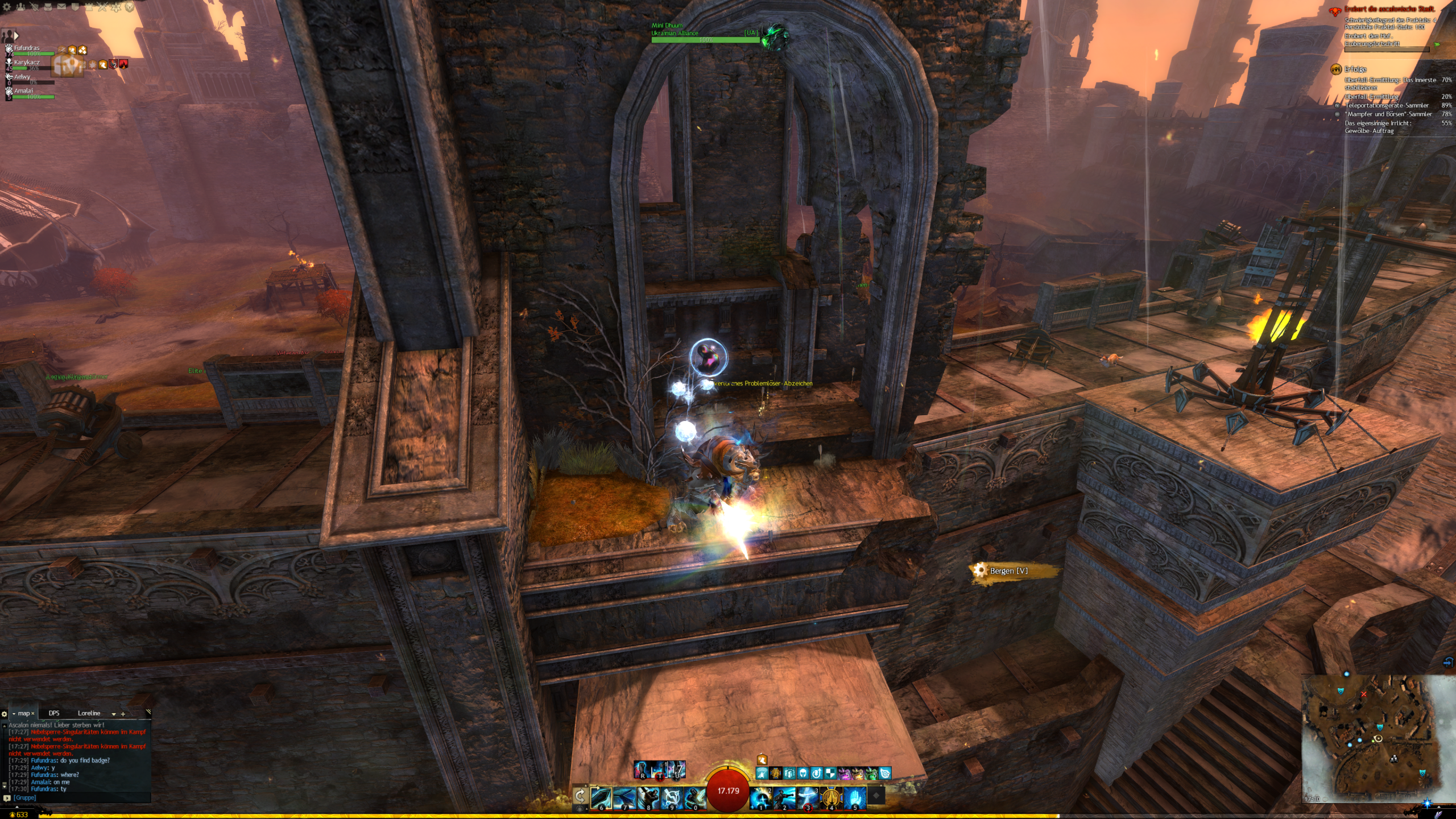Activate the dagger weapon skill in slot 6
The height and width of the screenshot is (819, 1456).
(601, 798)
